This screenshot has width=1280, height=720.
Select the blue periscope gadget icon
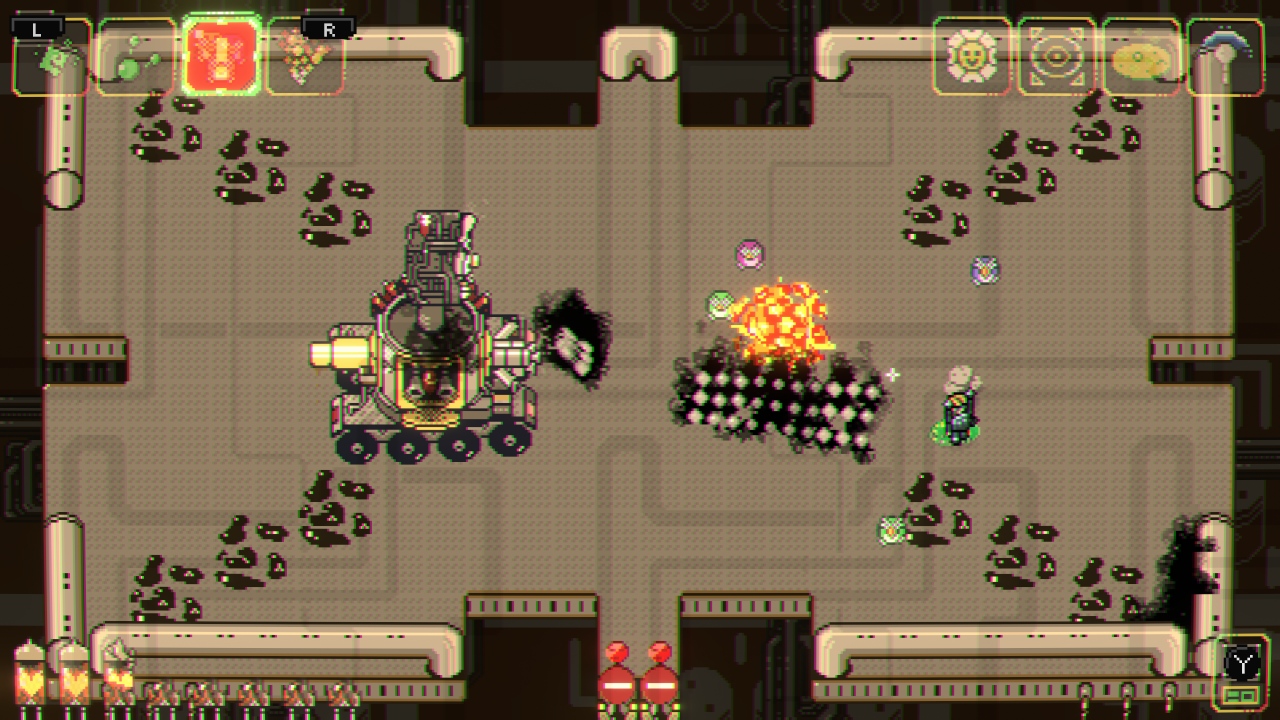[1226, 57]
